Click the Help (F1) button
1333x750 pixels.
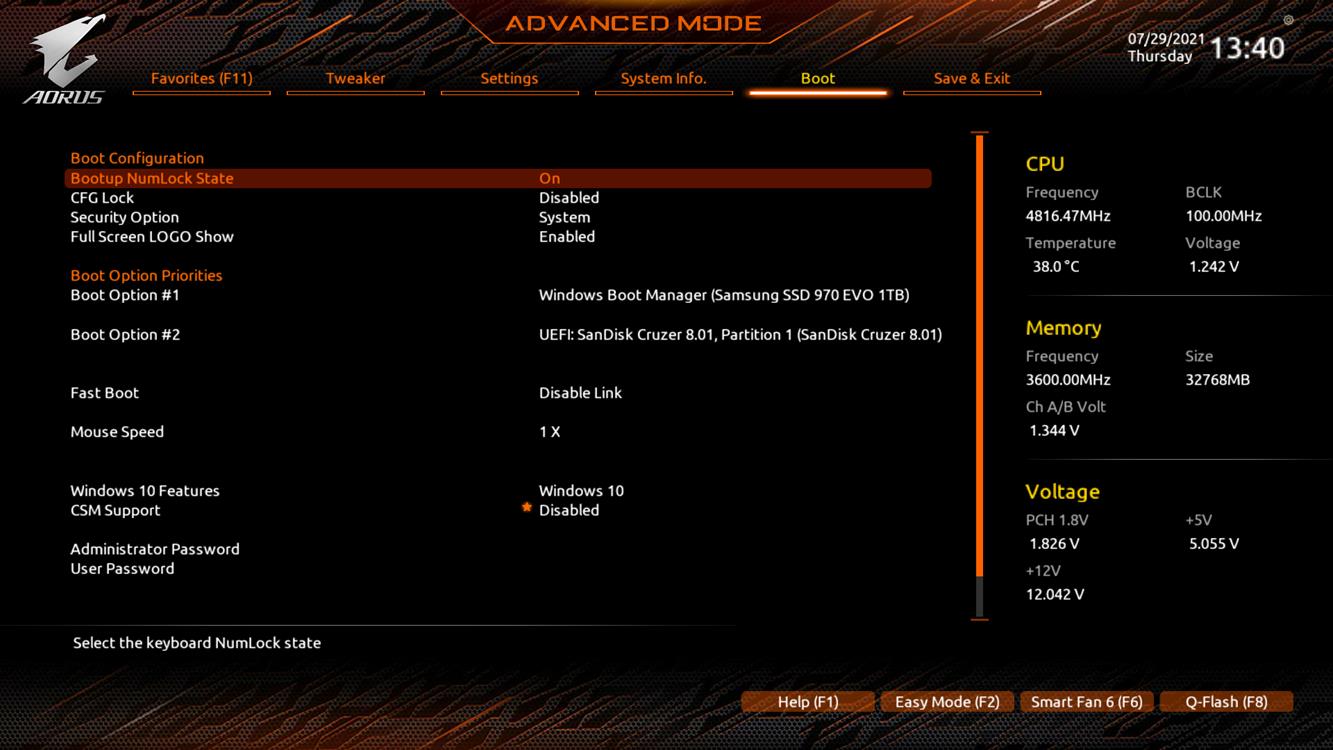point(808,702)
